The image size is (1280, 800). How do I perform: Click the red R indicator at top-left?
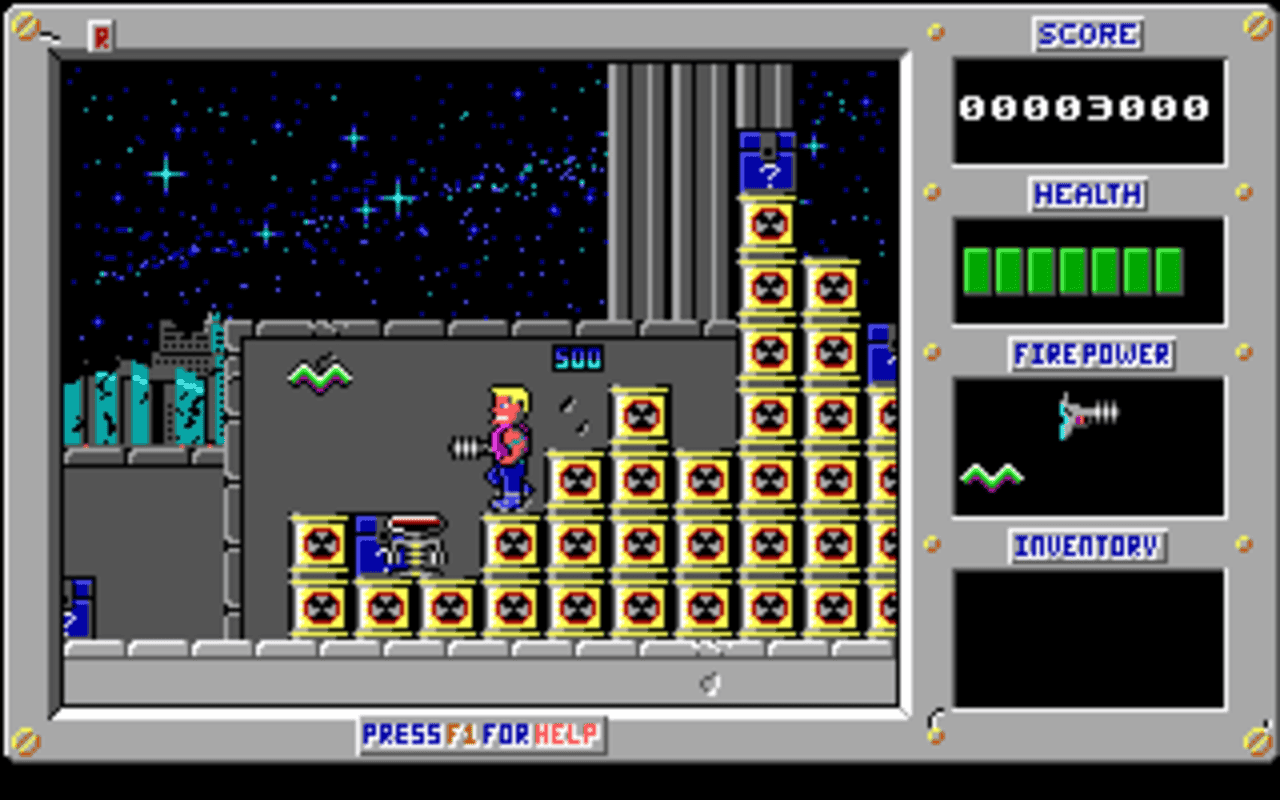(x=99, y=35)
